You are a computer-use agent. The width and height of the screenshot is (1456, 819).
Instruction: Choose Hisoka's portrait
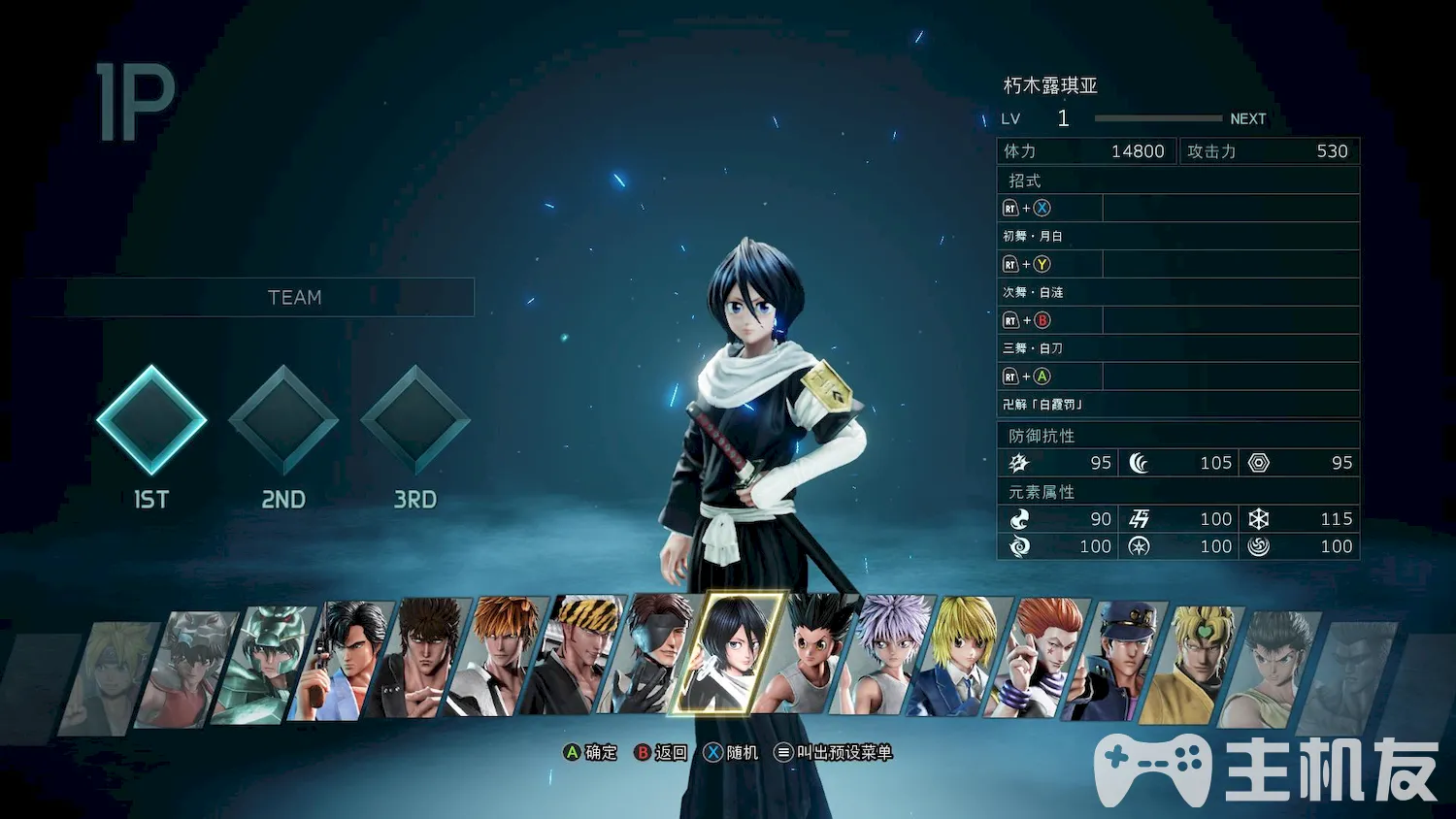pyautogui.click(x=1039, y=658)
